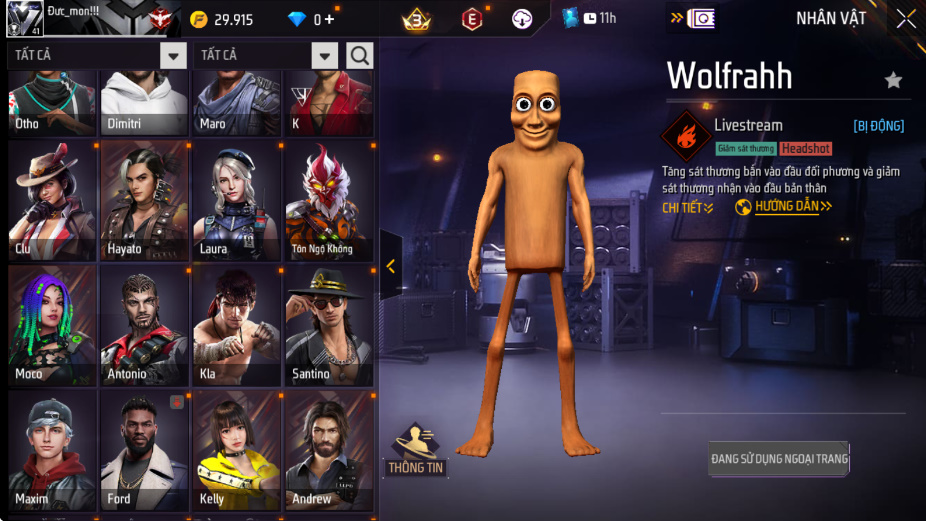Open the HƯỚNG DẪN guide link
This screenshot has width=926, height=521.
click(x=784, y=207)
